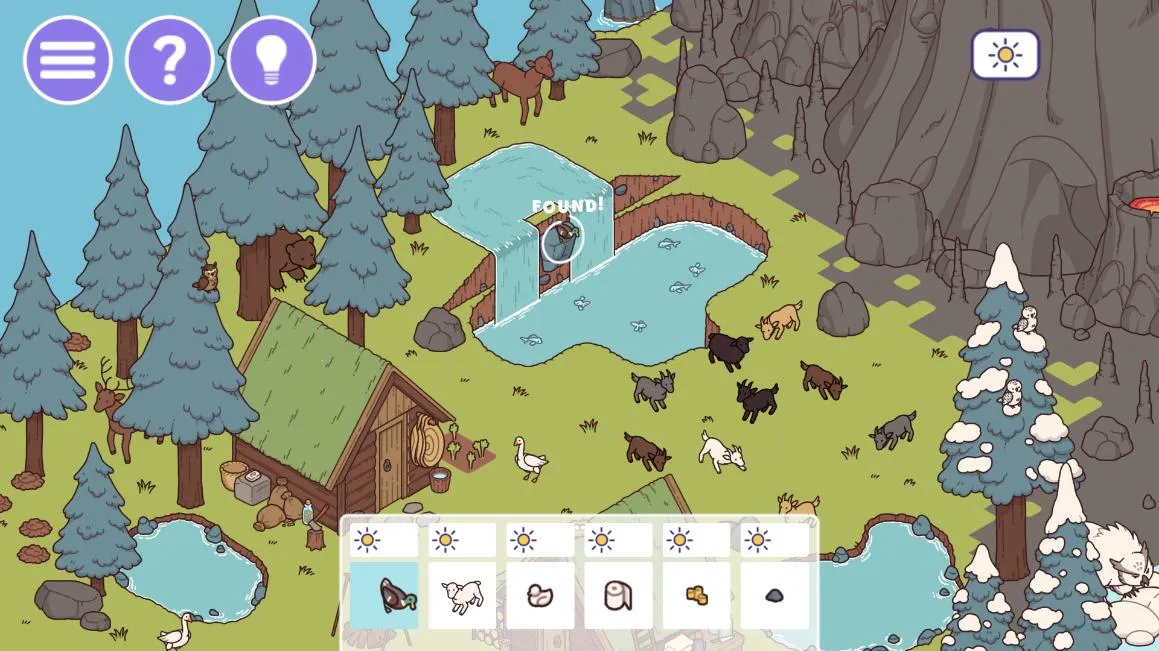Select the mallard duck item tile
Screen dimensions: 1159x651
(x=384, y=595)
